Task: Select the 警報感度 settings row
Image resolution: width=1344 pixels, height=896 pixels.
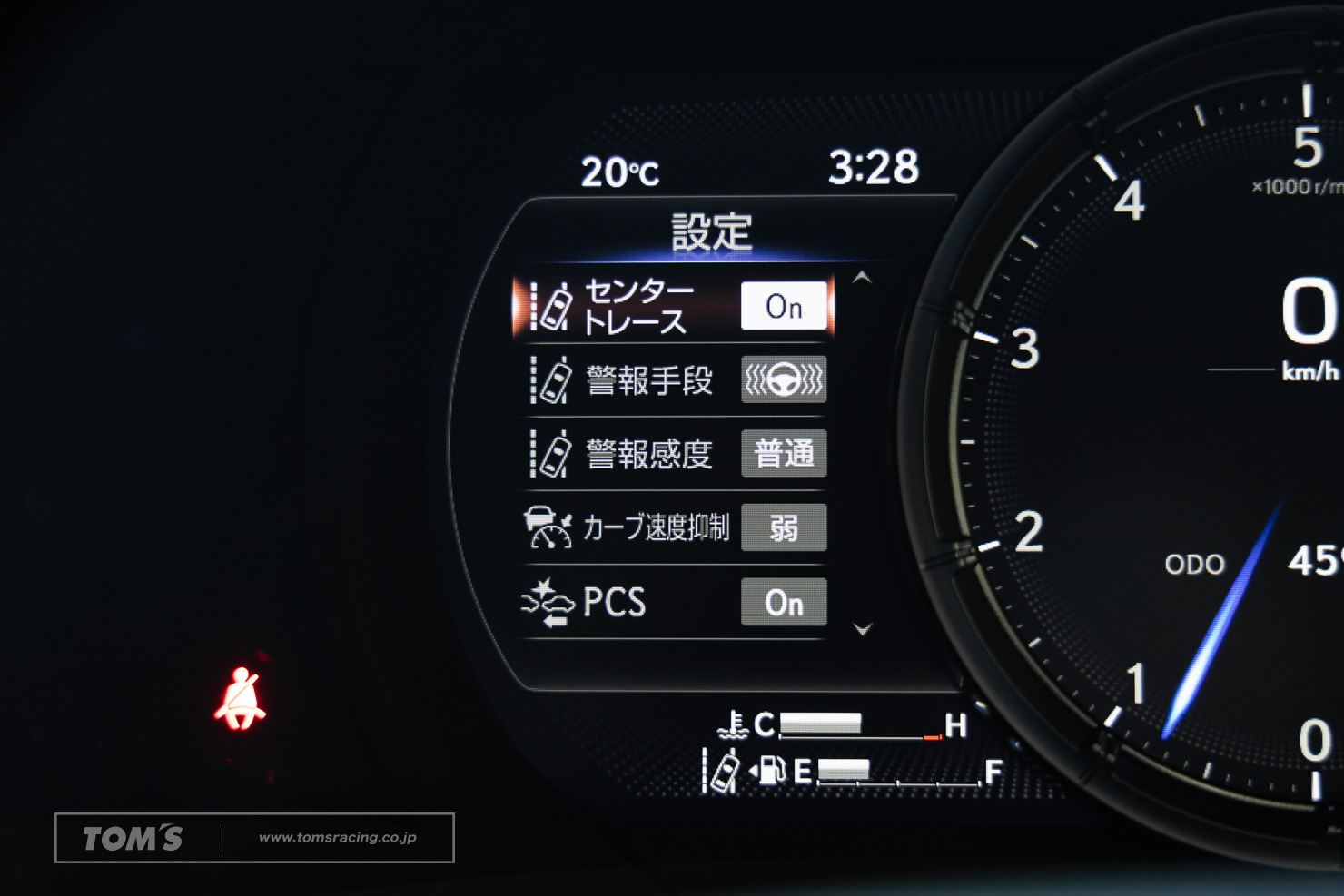Action: 648,454
